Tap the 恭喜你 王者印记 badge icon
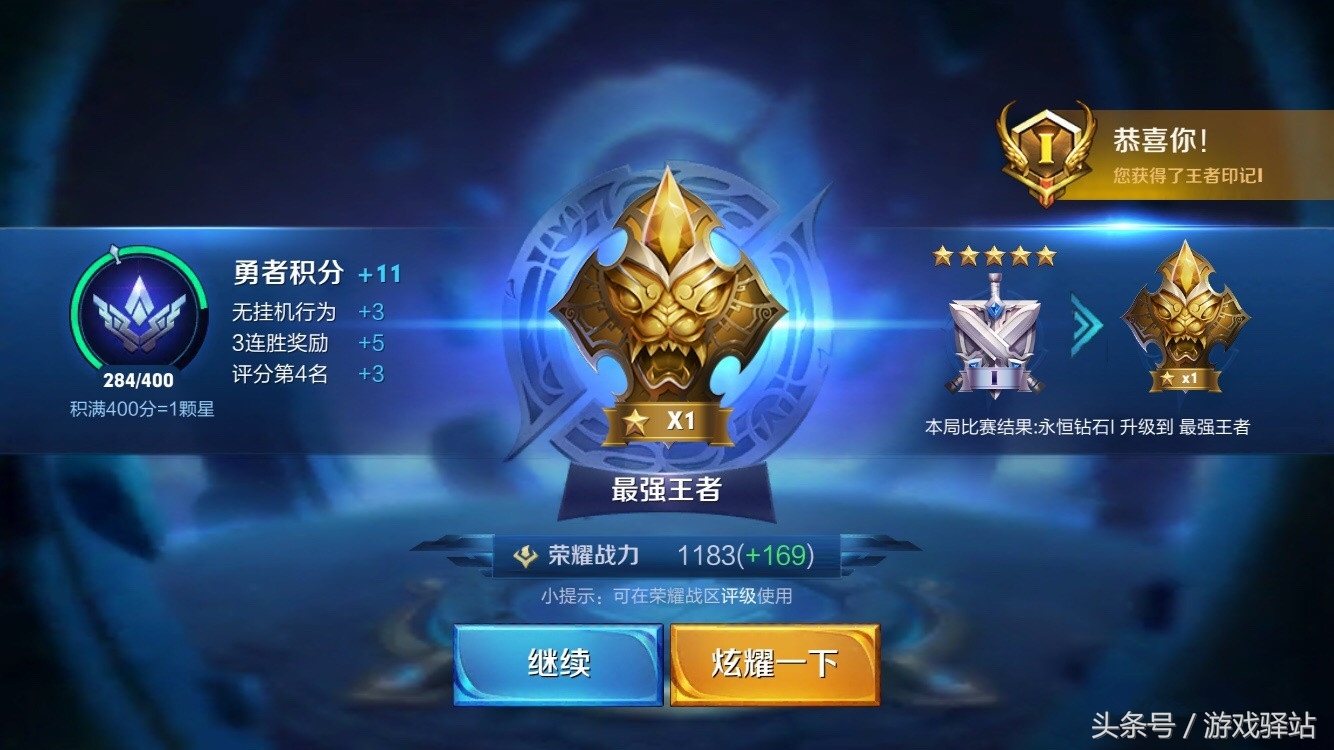The width and height of the screenshot is (1334, 750). pos(1045,145)
